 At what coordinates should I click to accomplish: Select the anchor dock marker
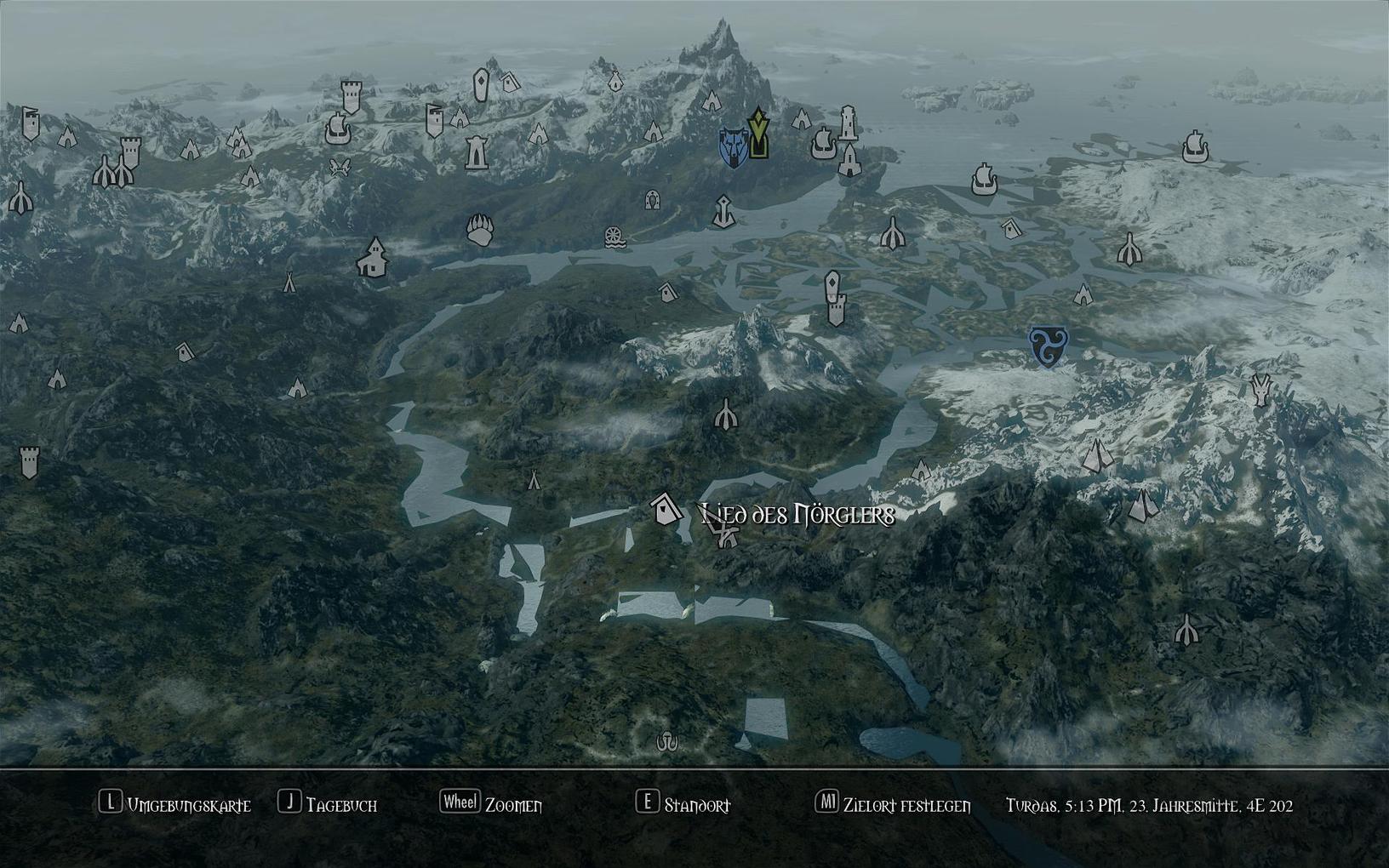[723, 211]
